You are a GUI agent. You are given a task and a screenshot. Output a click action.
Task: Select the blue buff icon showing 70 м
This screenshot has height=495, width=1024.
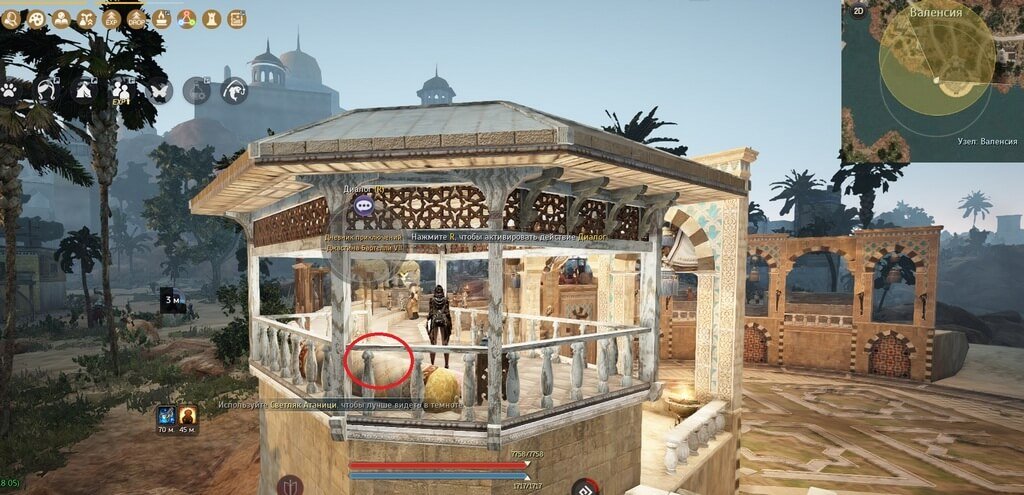165,415
